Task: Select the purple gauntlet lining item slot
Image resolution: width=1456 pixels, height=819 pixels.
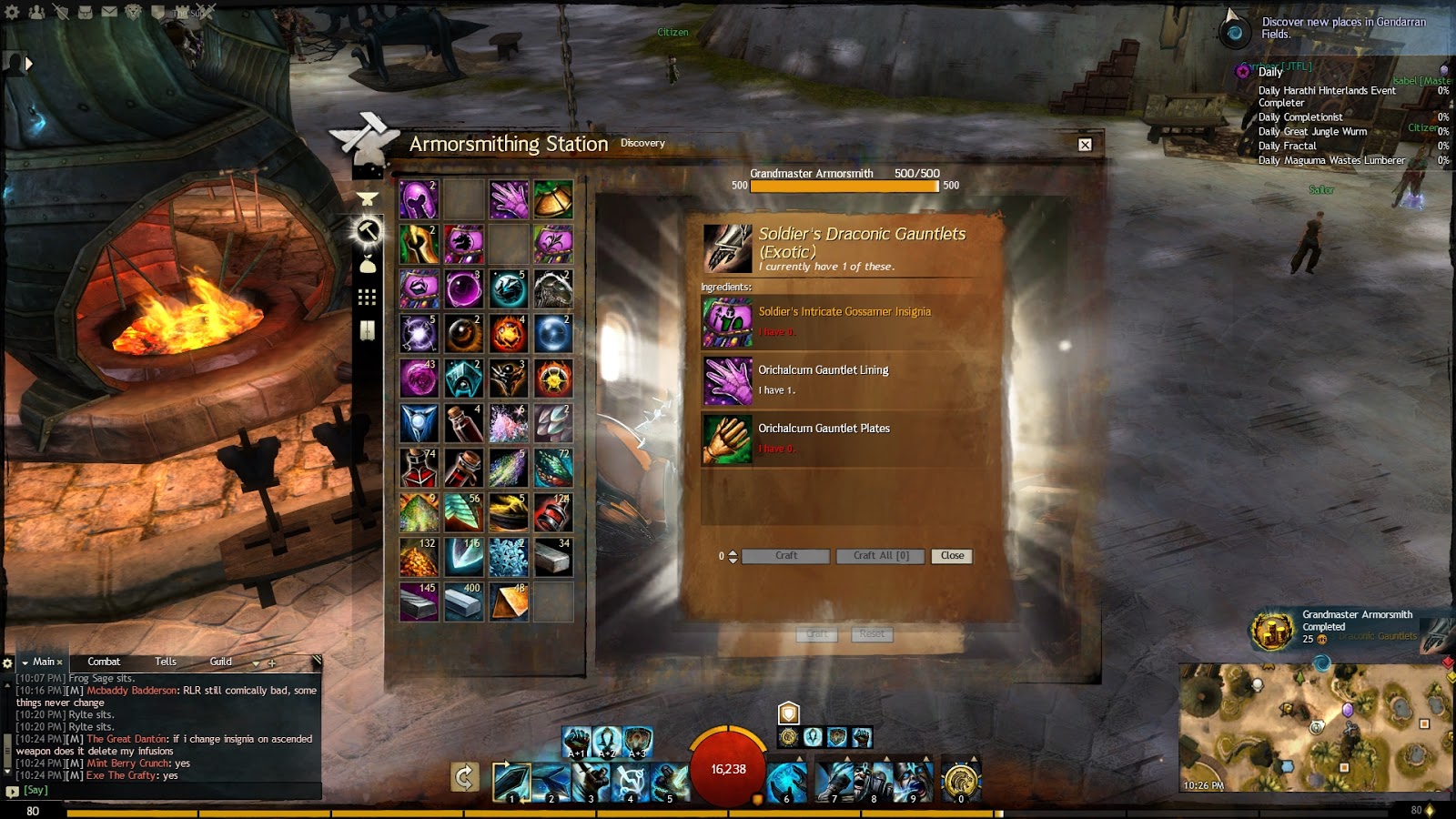Action: click(x=509, y=199)
